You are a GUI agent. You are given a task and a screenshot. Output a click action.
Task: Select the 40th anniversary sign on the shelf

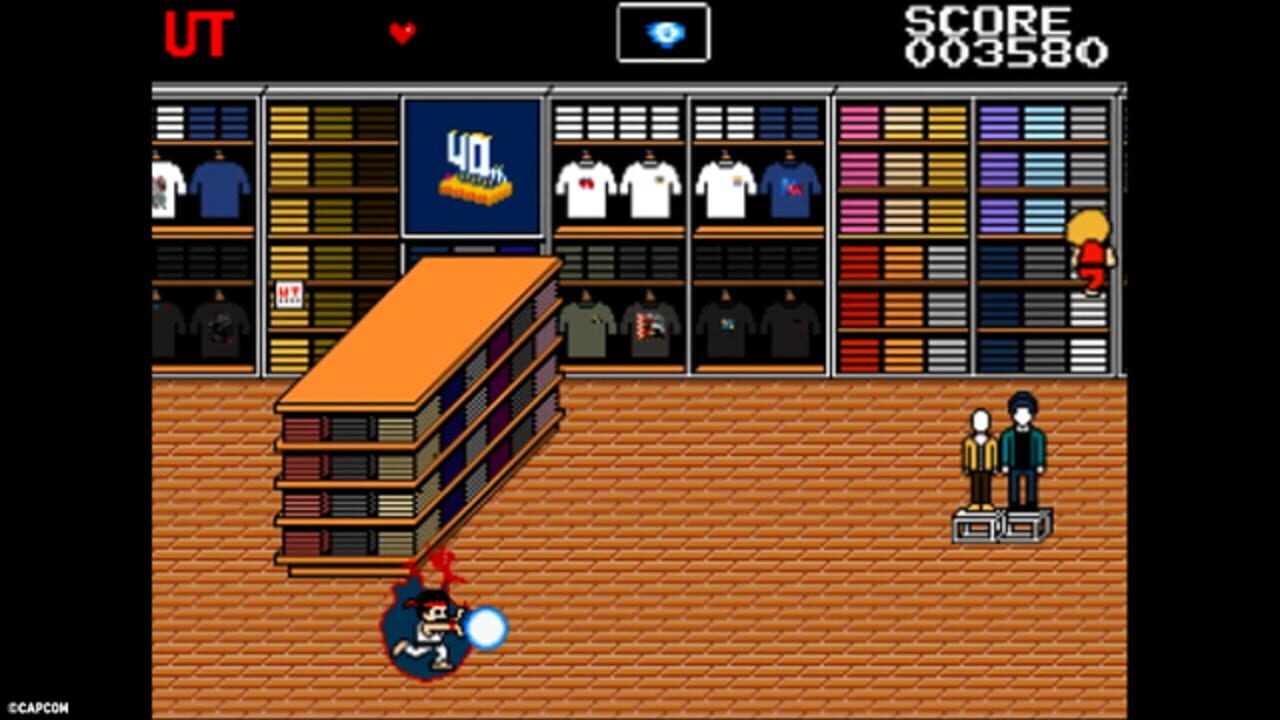tap(471, 165)
